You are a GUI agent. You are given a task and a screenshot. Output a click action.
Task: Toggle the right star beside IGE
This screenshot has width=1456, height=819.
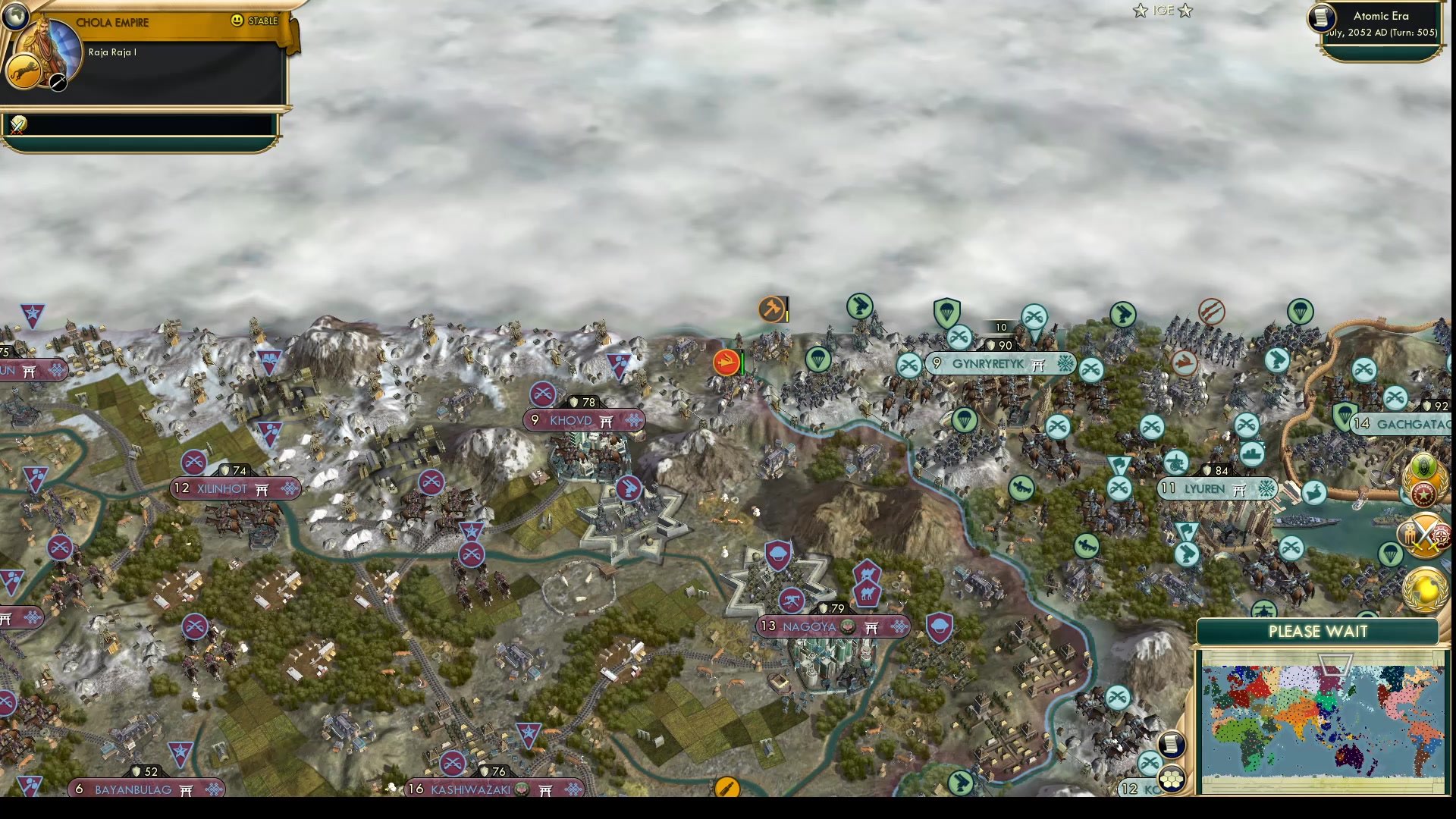click(1185, 11)
